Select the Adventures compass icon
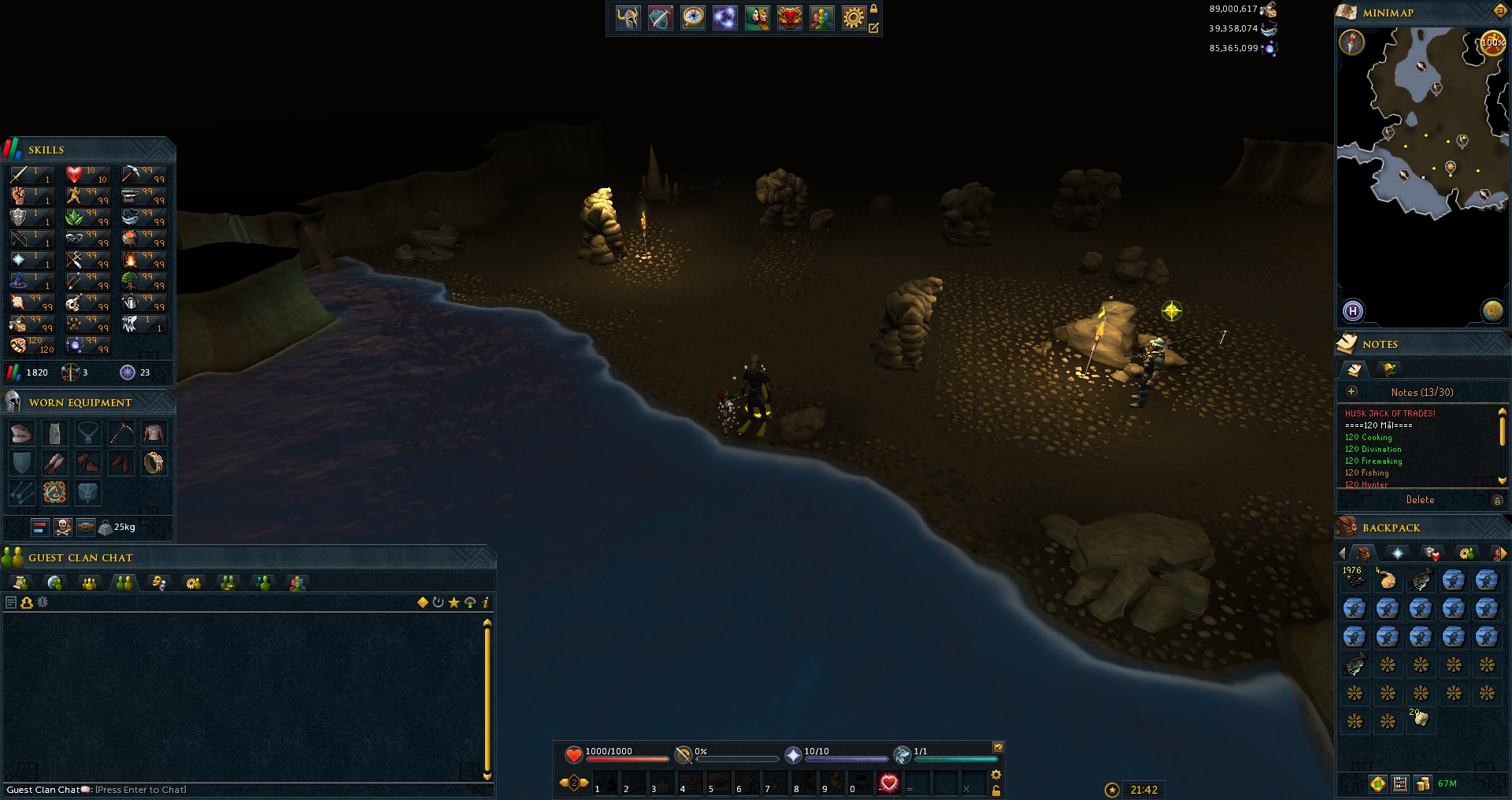The width and height of the screenshot is (1512, 800). [x=692, y=18]
